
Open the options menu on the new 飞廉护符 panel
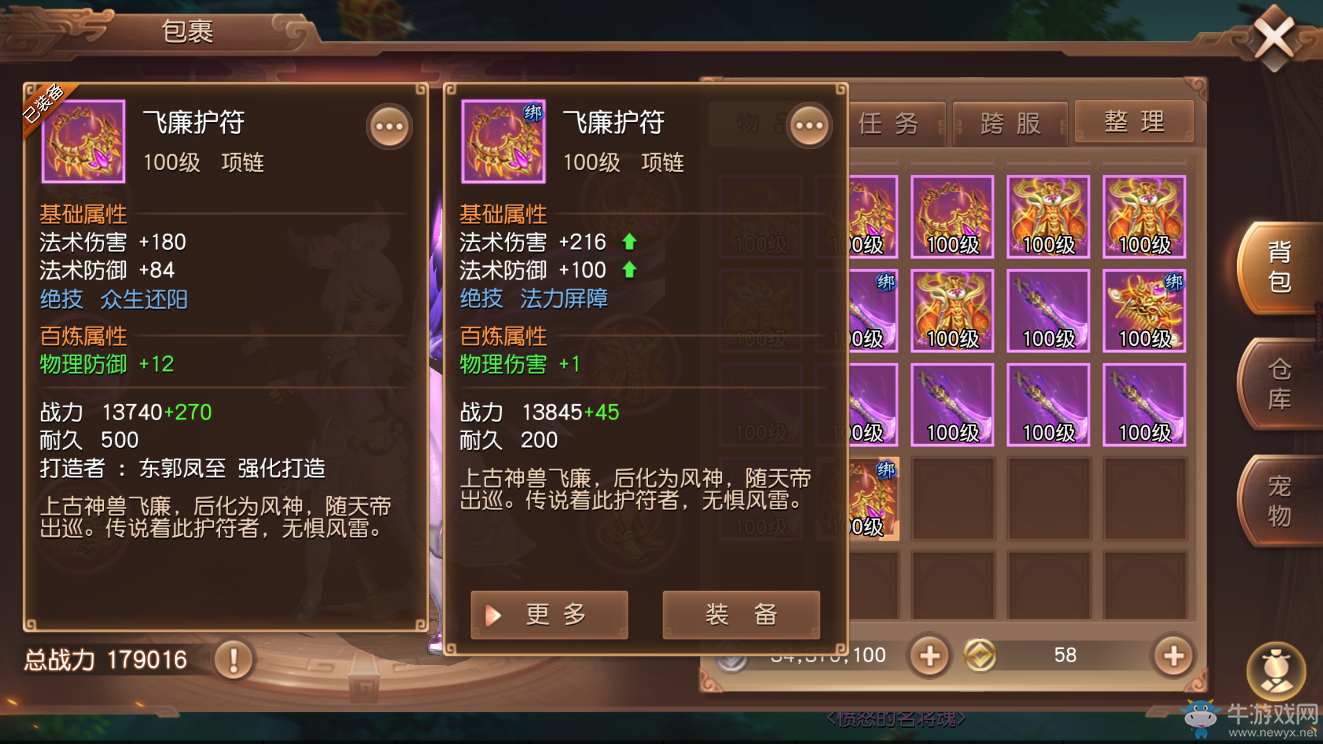pyautogui.click(x=809, y=127)
